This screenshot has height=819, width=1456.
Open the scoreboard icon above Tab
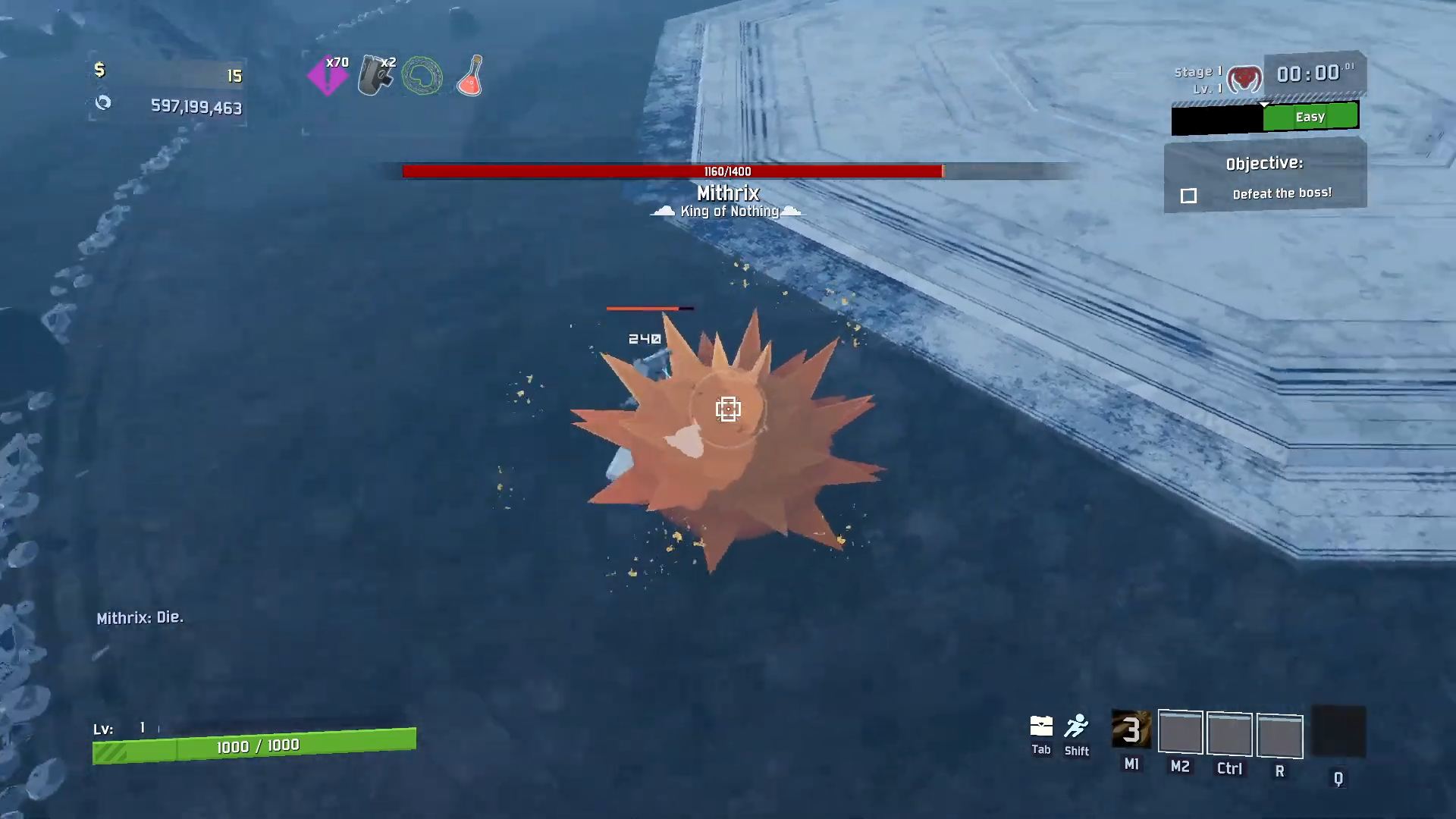point(1041,726)
